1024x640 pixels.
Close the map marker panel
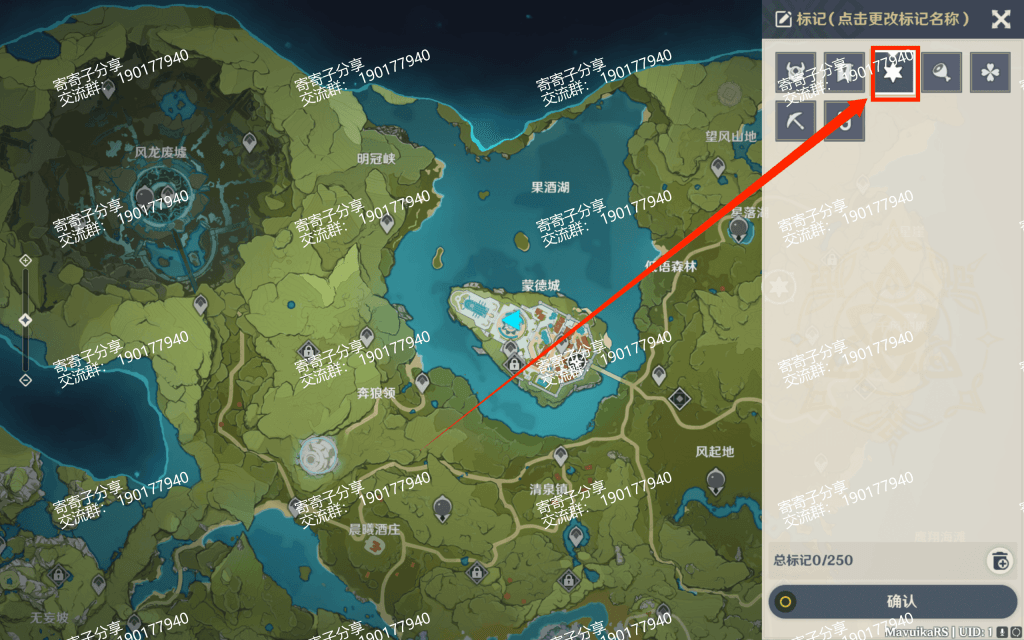click(x=1000, y=19)
